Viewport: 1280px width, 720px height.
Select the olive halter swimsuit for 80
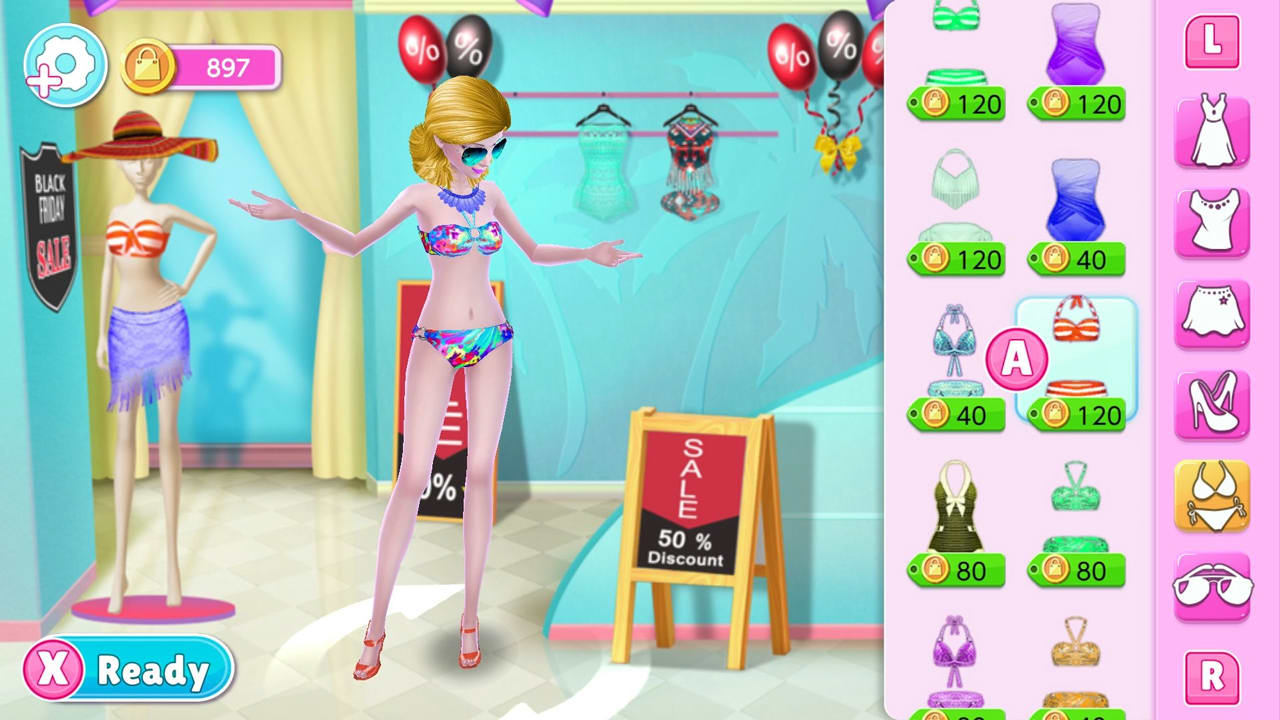click(x=955, y=505)
